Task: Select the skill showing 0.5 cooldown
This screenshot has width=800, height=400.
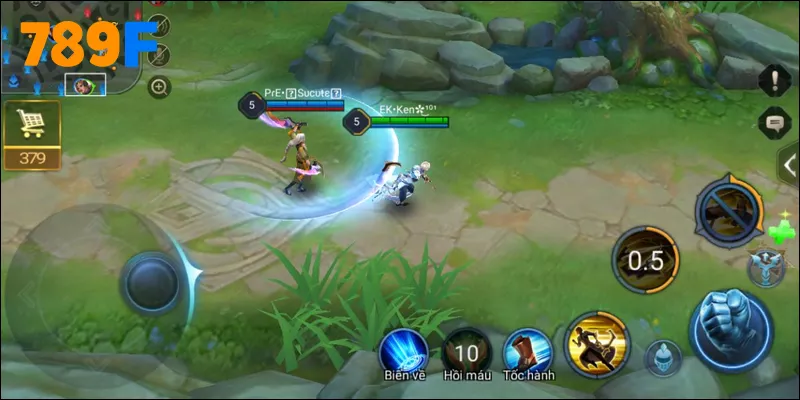Action: 645,259
